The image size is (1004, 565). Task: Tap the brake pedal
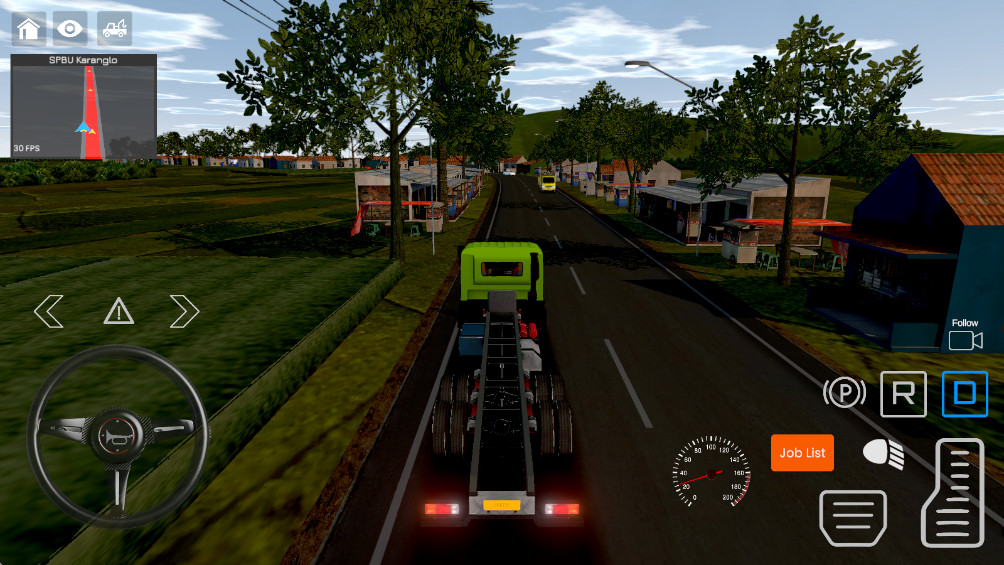[853, 518]
